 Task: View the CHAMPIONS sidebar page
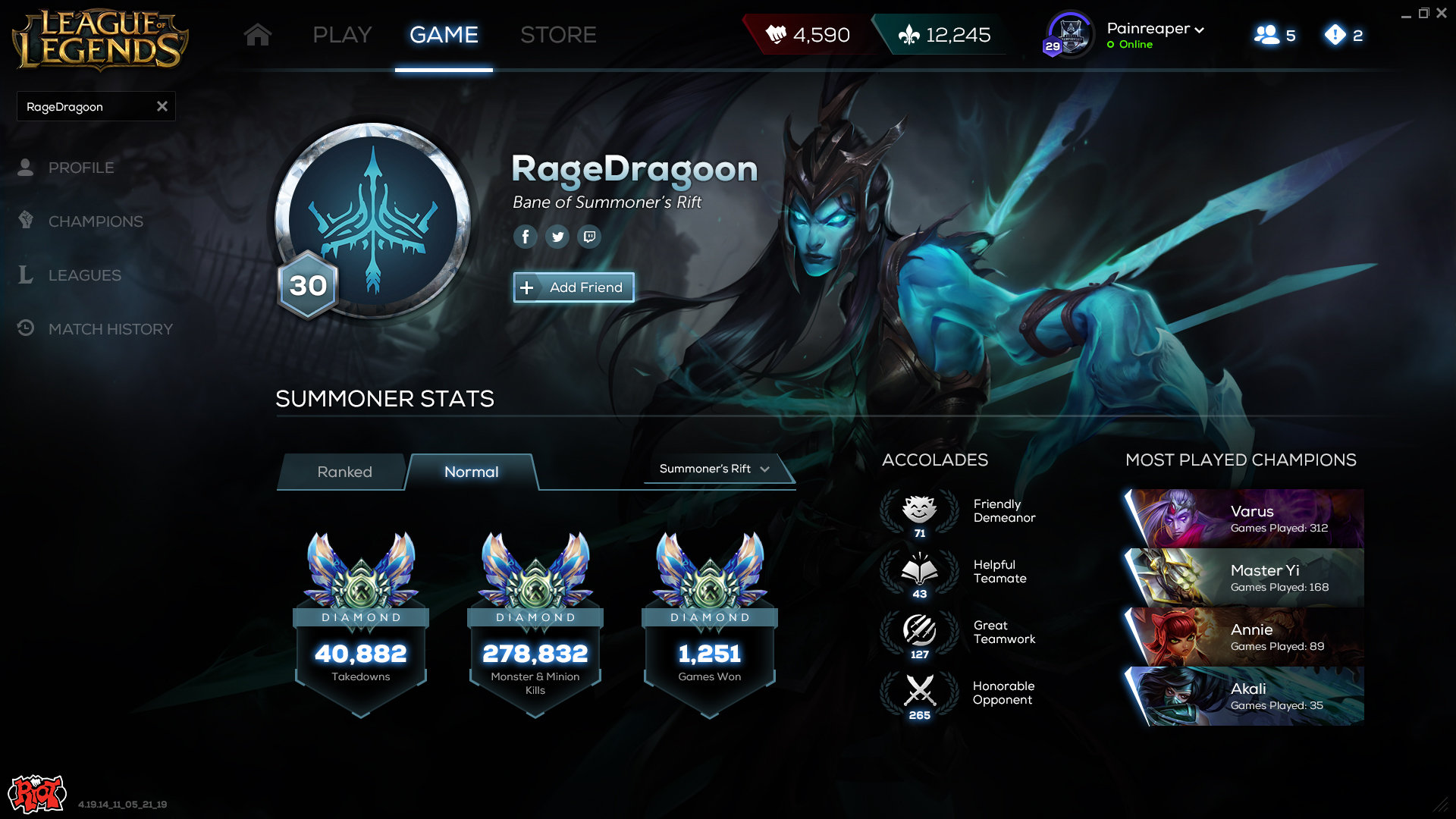96,221
